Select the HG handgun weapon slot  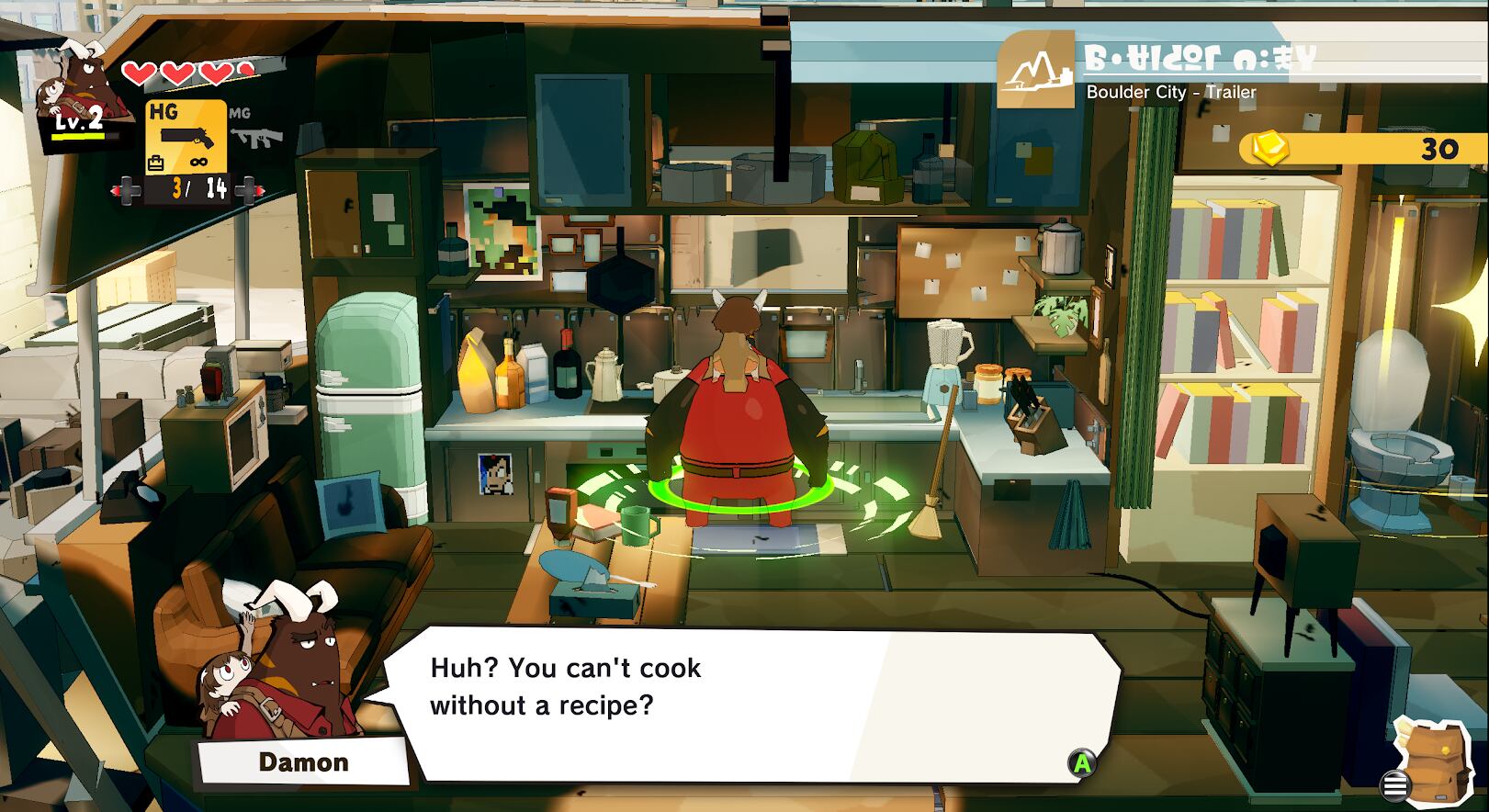[186, 137]
